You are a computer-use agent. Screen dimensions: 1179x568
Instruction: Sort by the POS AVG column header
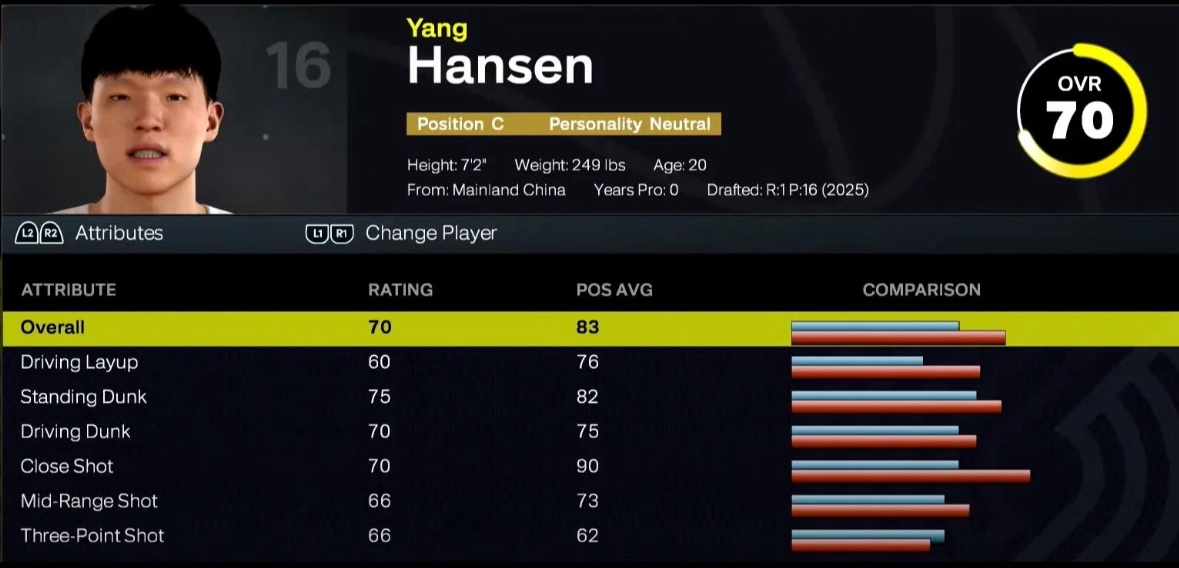(614, 290)
